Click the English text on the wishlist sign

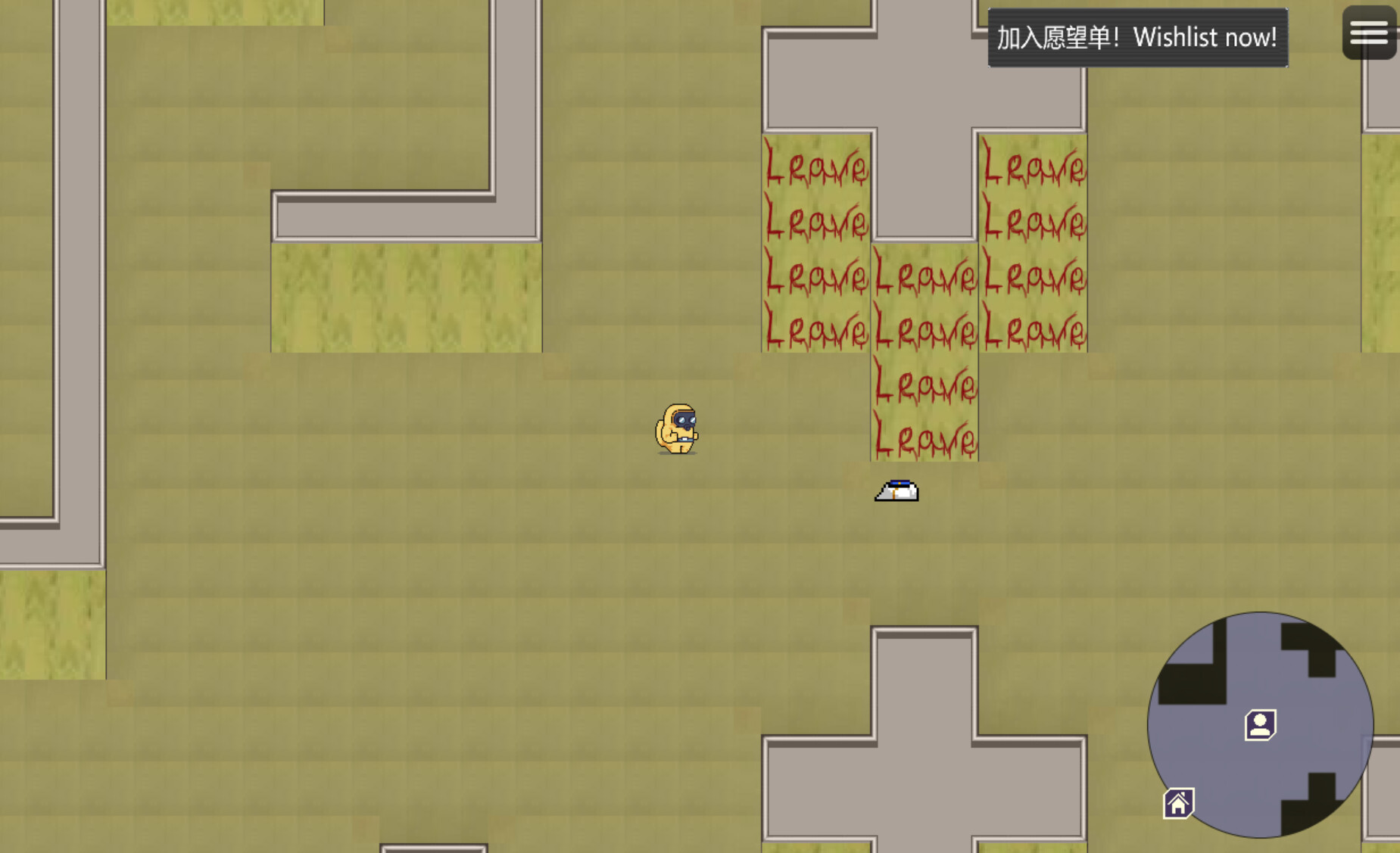tap(1206, 37)
